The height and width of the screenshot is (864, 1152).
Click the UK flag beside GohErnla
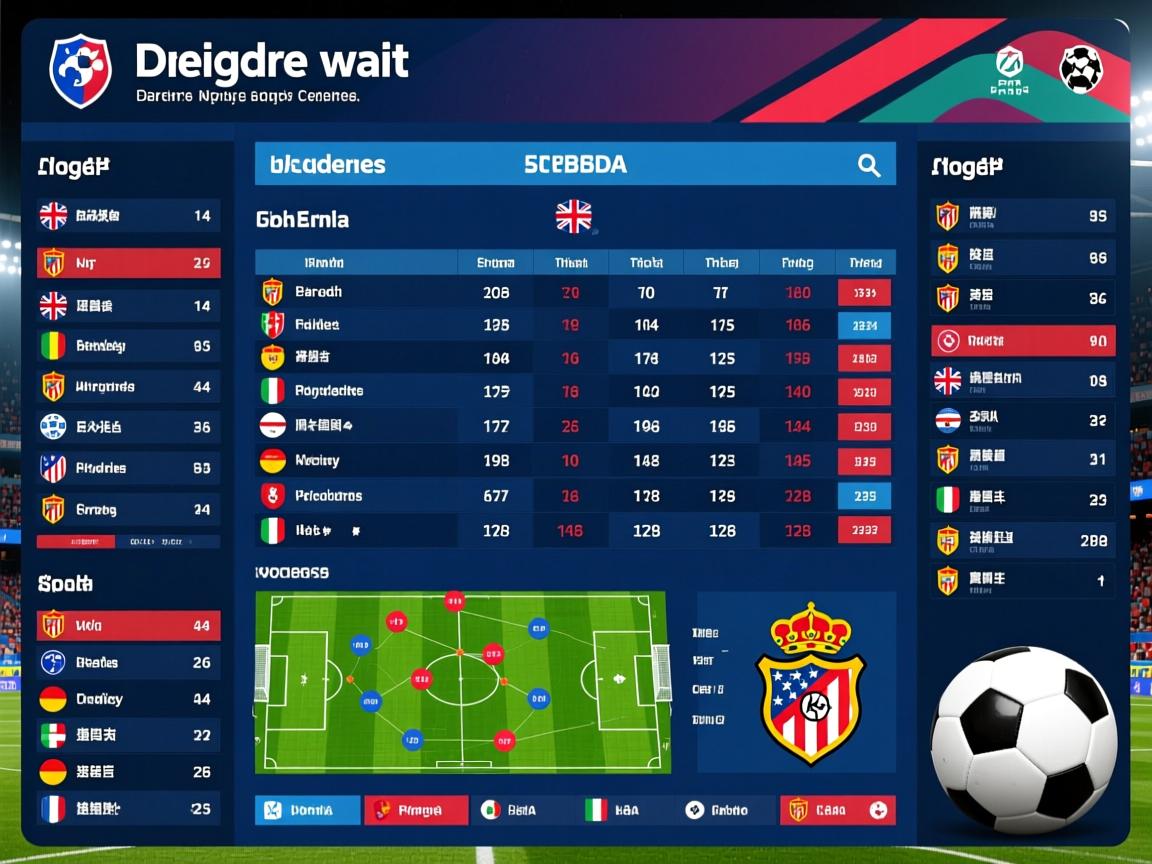pyautogui.click(x=573, y=217)
